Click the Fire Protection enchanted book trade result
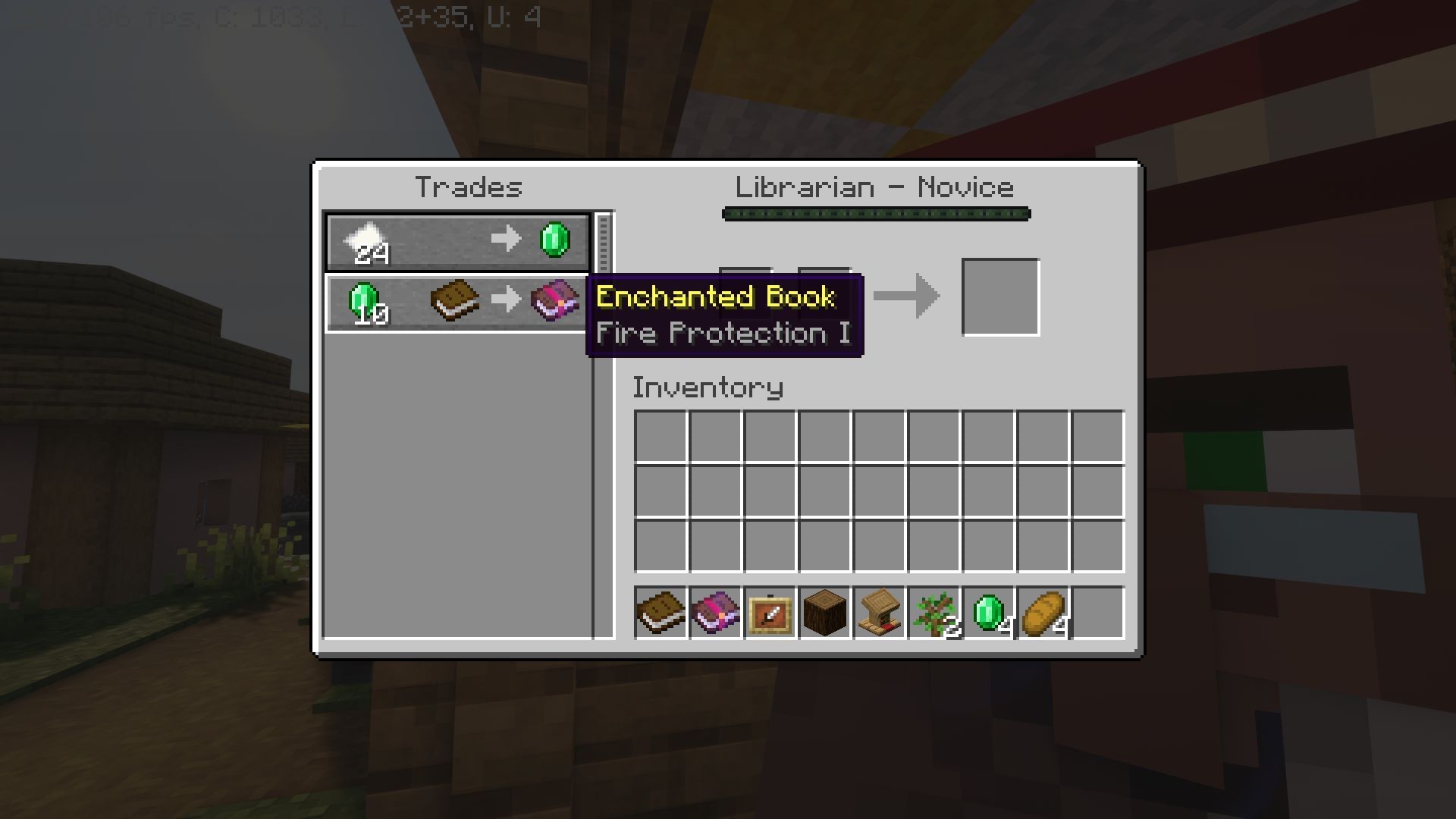 coord(554,300)
